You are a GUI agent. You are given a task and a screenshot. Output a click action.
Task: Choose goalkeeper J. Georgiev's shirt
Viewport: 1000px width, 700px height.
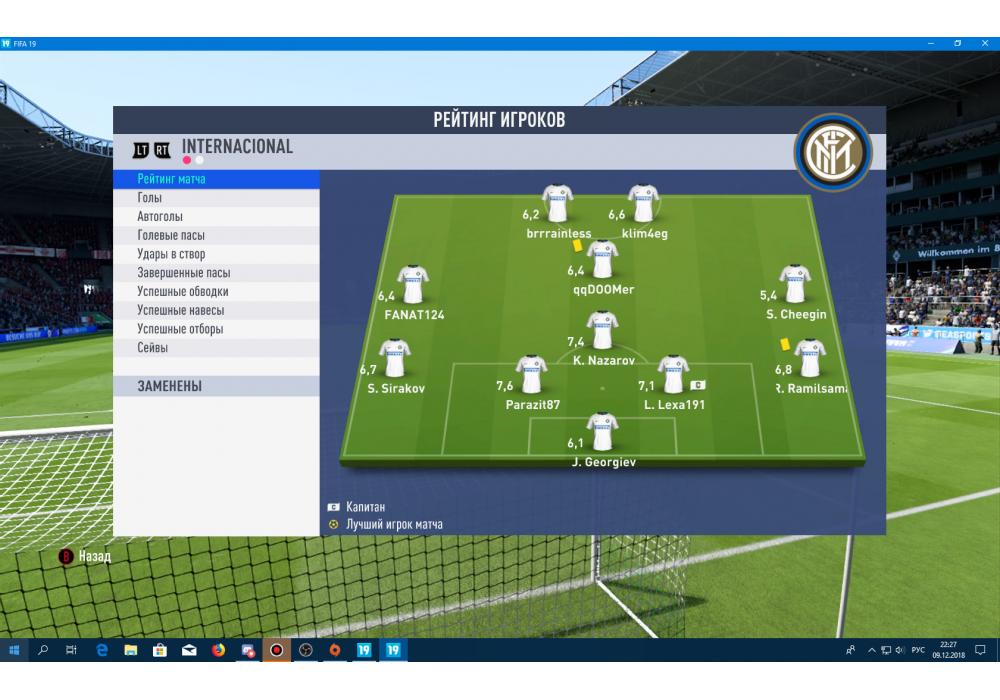click(602, 431)
